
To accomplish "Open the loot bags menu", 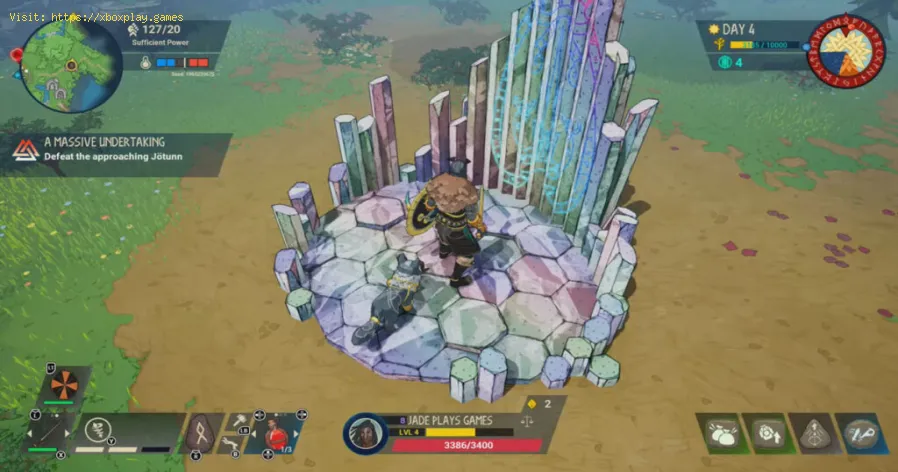I will point(720,434).
